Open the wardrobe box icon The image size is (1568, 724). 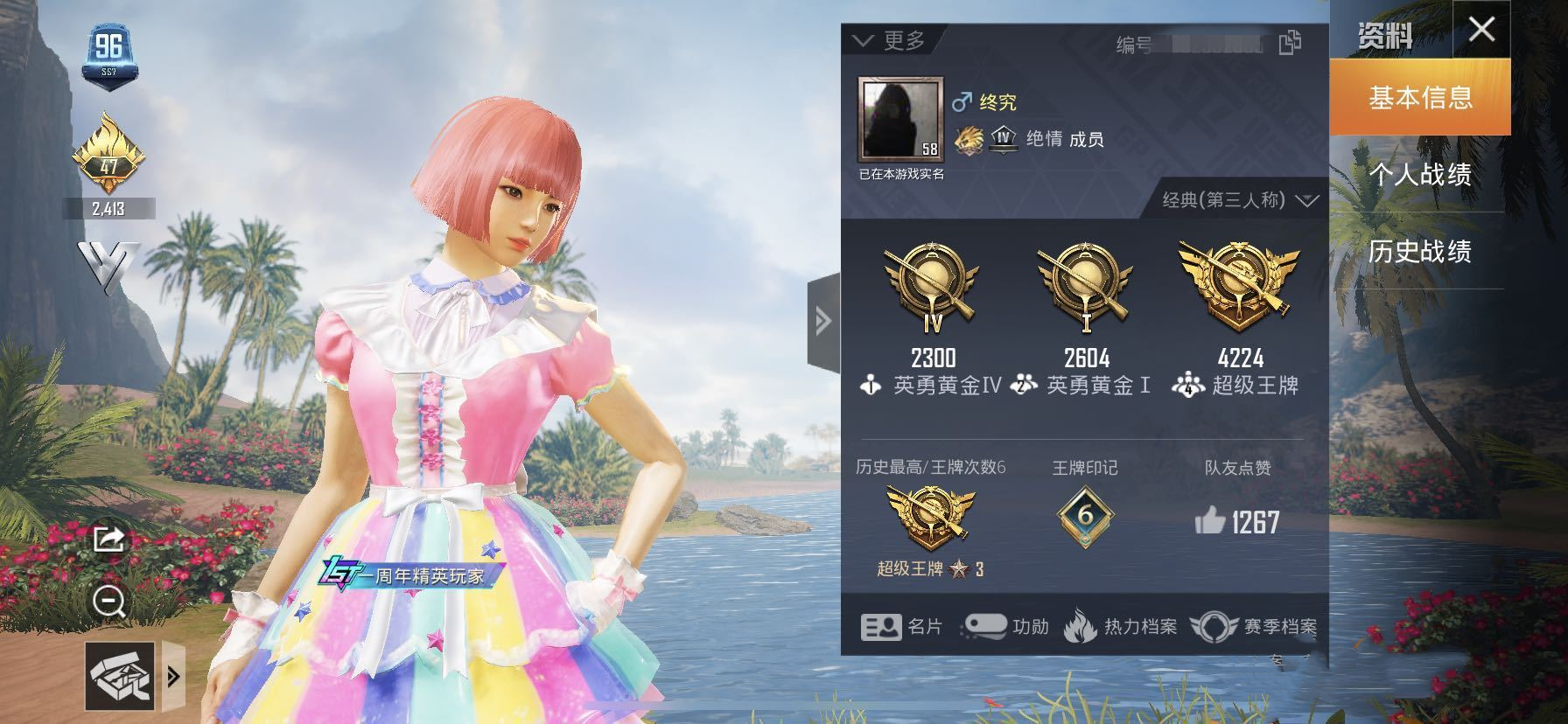[120, 676]
